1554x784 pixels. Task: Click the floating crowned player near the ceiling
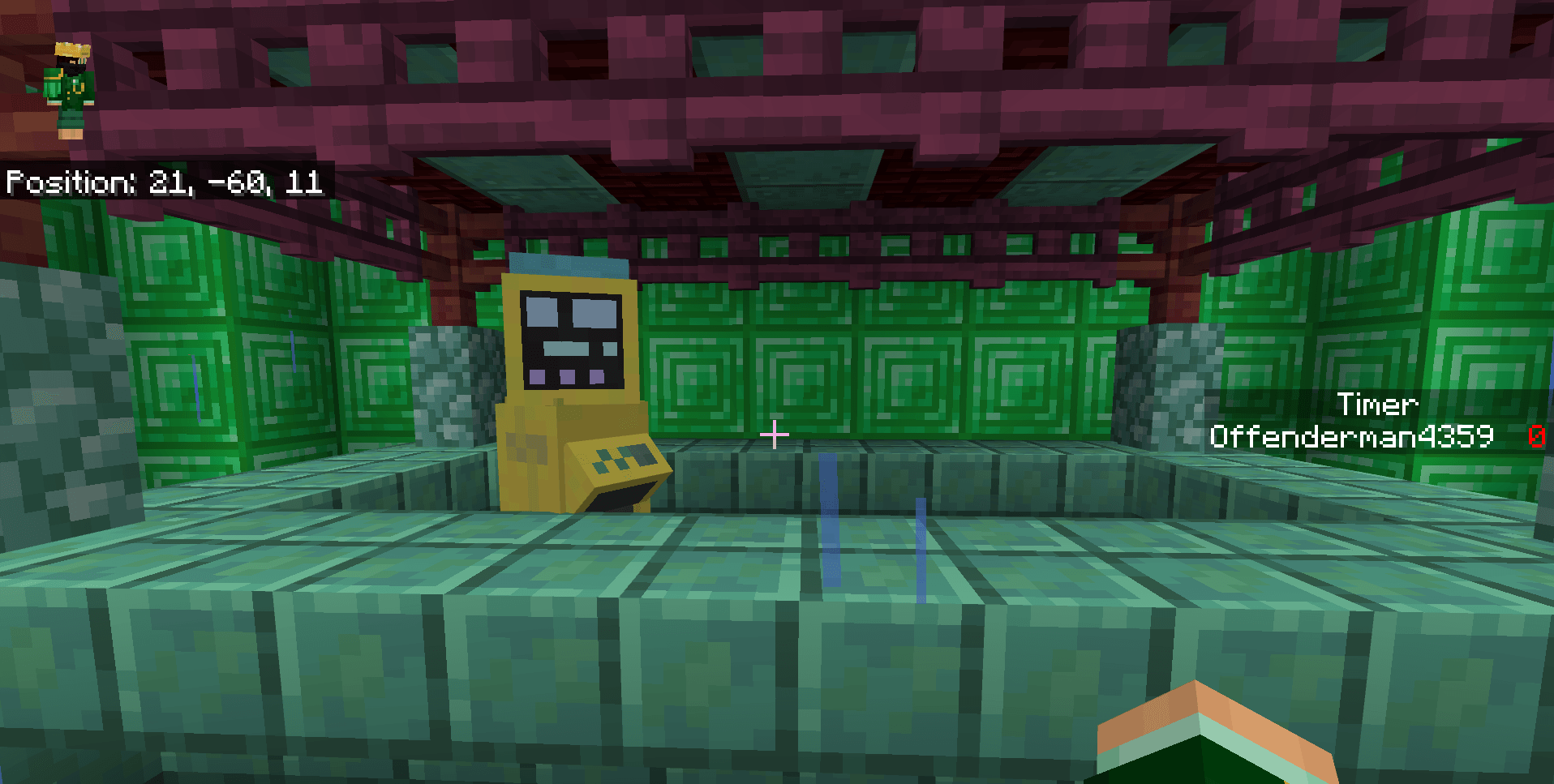[71, 81]
